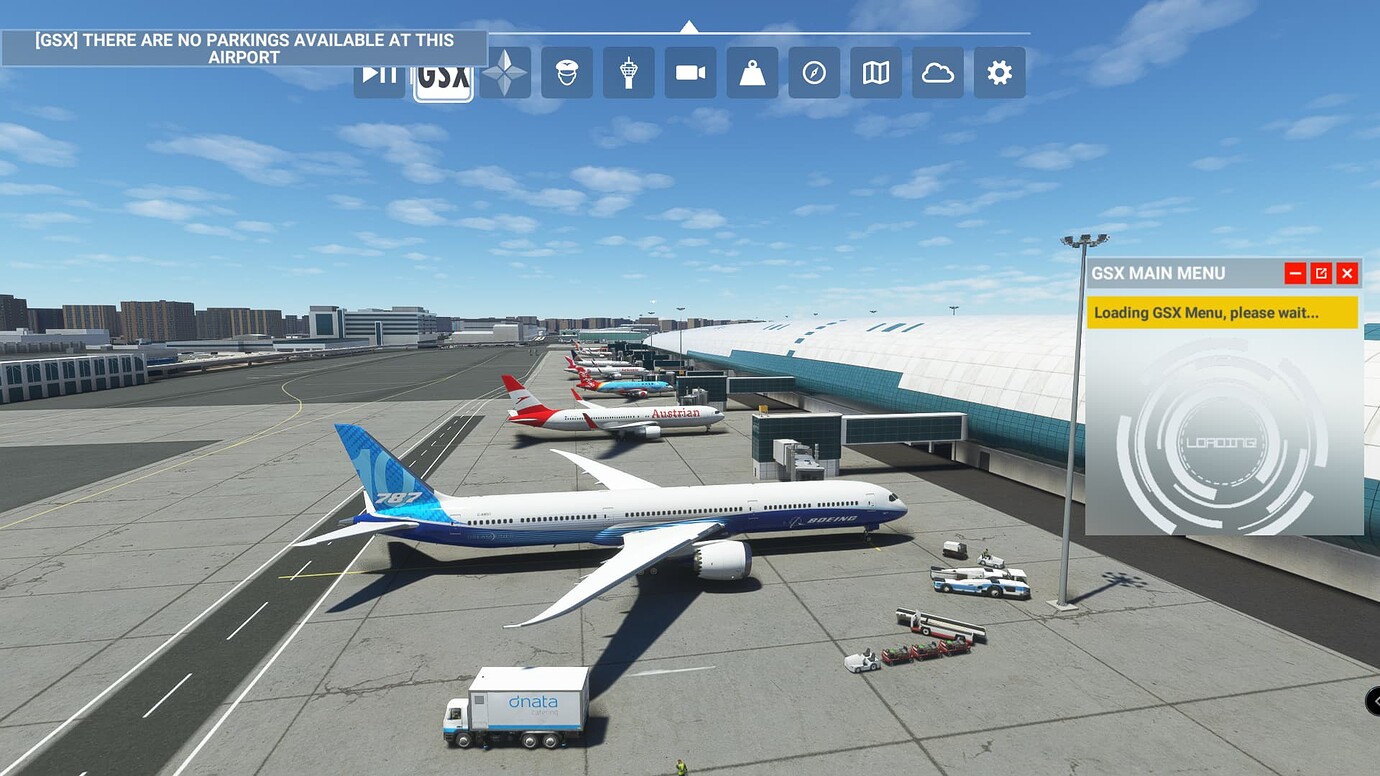
Task: Open ATC via the control tower icon
Action: click(x=627, y=72)
